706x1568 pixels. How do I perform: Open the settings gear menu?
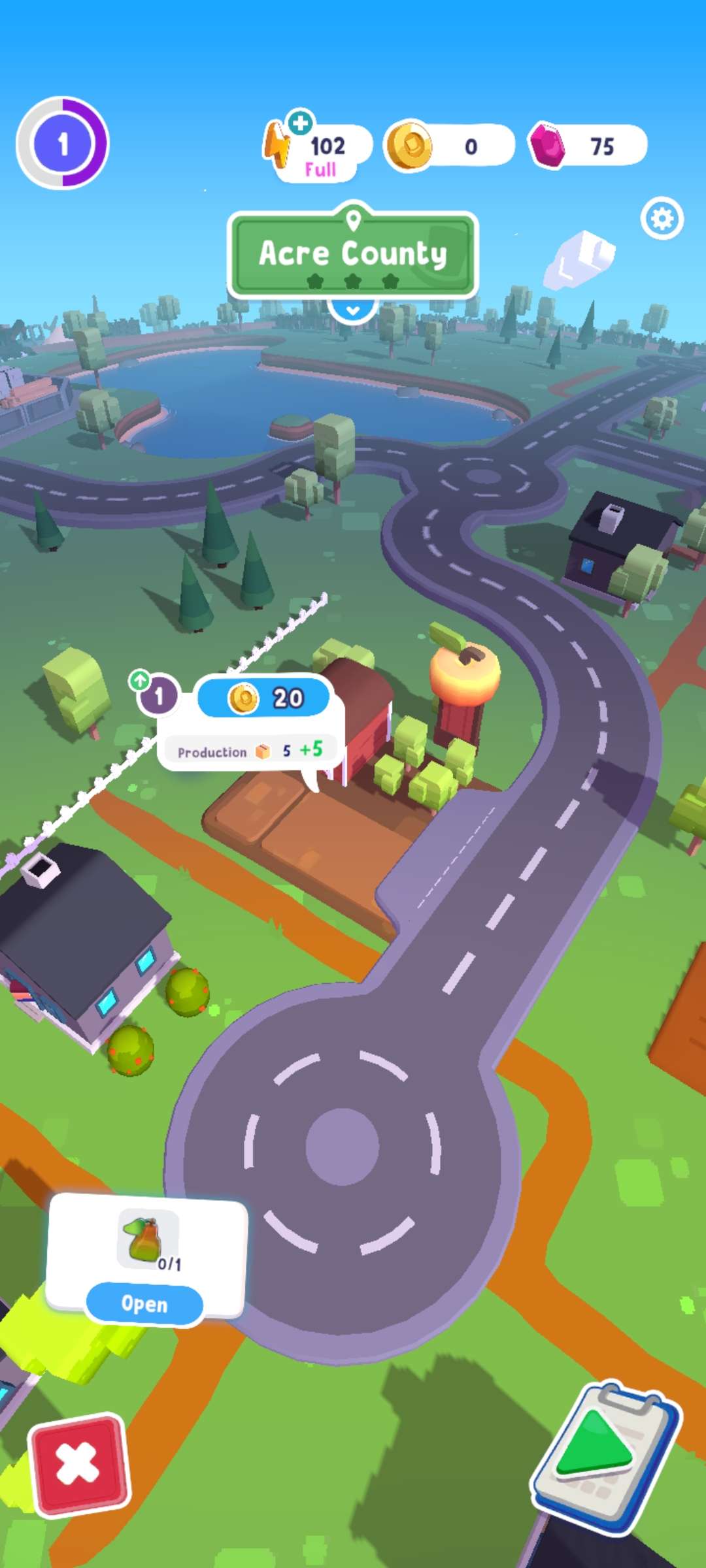pyautogui.click(x=662, y=218)
